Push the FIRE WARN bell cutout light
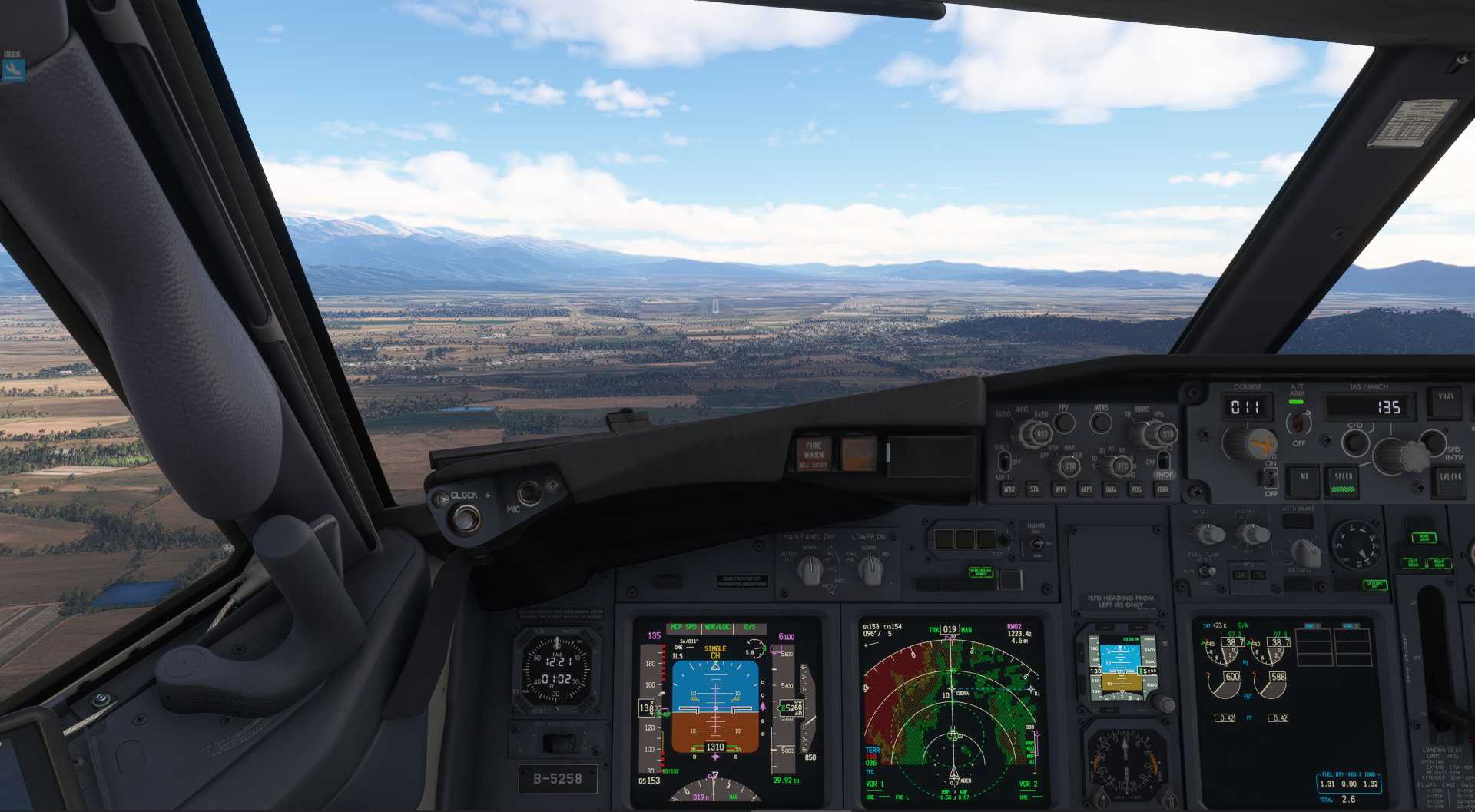Image resolution: width=1475 pixels, height=812 pixels. [x=813, y=453]
